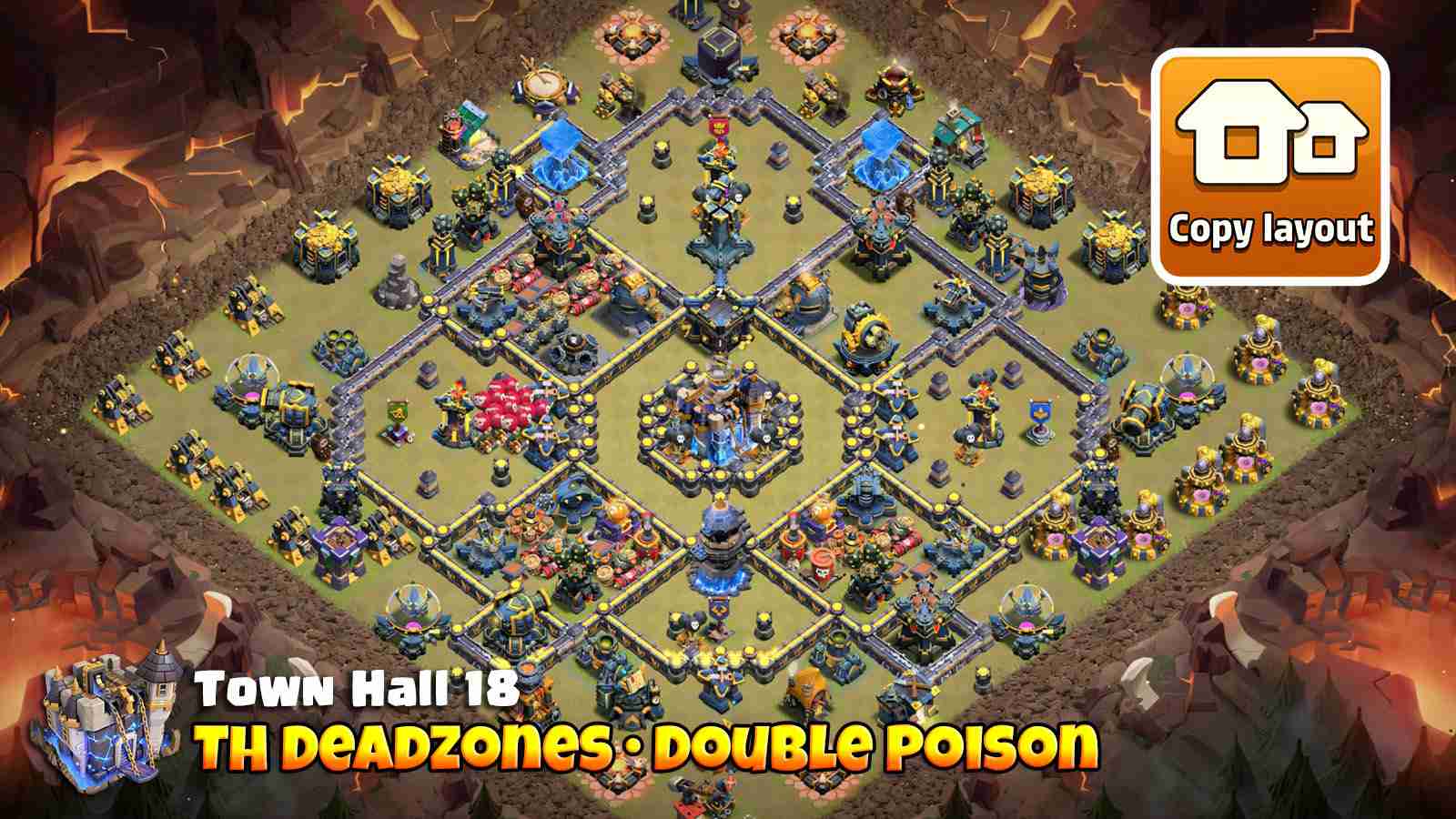
Task: Select the blue flag banner on the right side
Action: tap(1041, 414)
